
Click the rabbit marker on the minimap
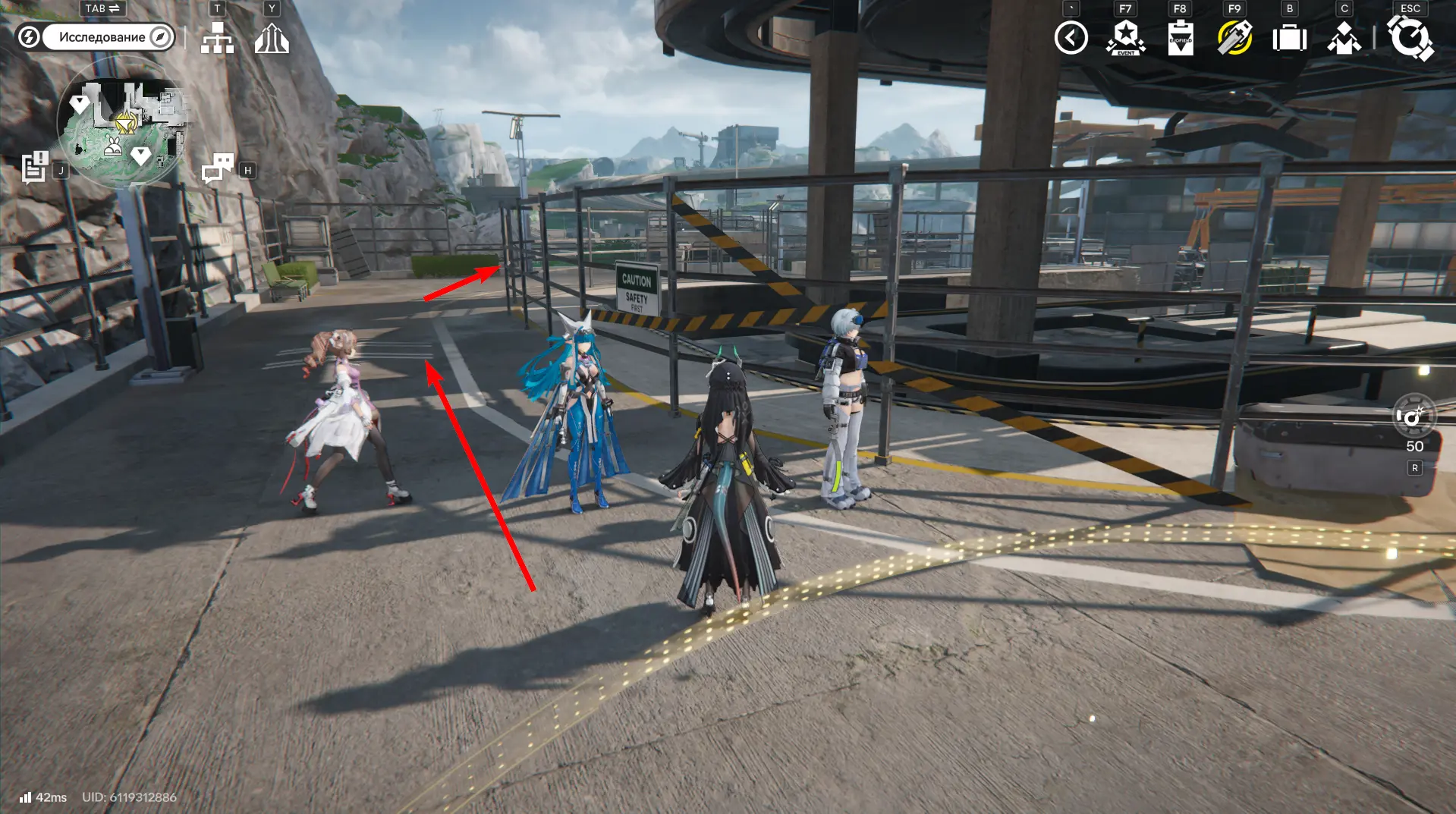click(x=113, y=147)
